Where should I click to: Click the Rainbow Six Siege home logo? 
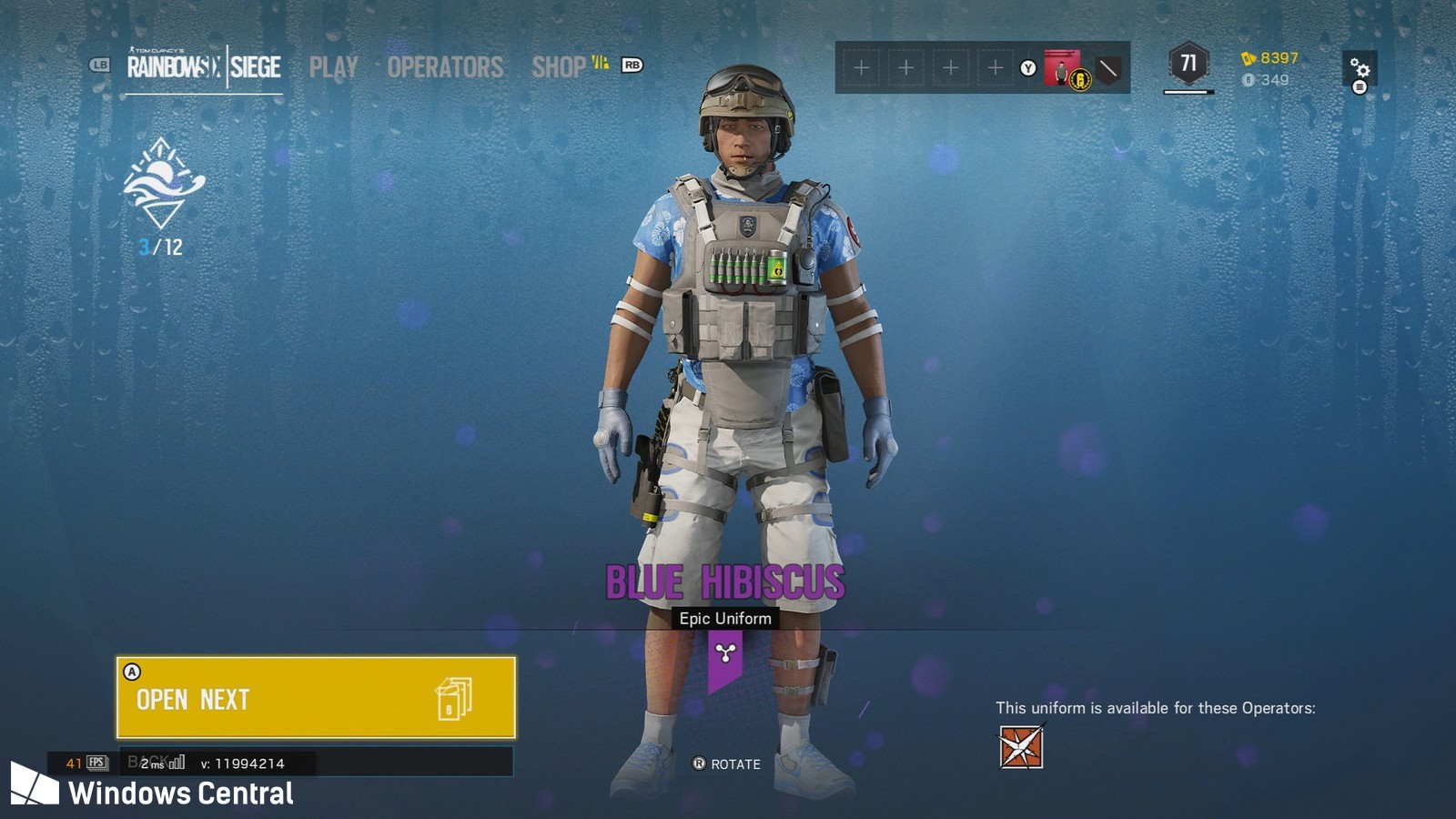(204, 66)
